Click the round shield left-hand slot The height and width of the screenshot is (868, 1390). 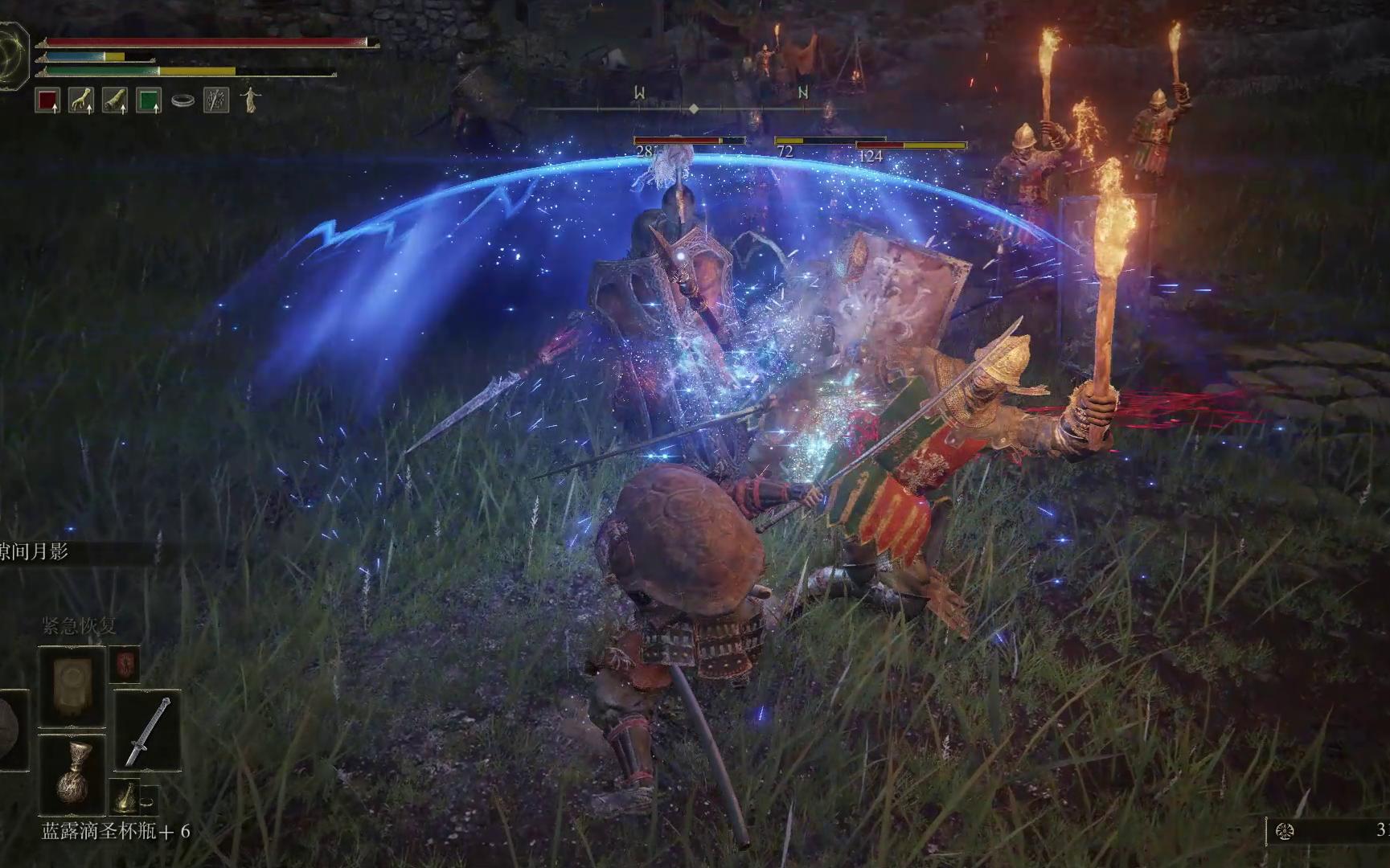click(x=11, y=730)
